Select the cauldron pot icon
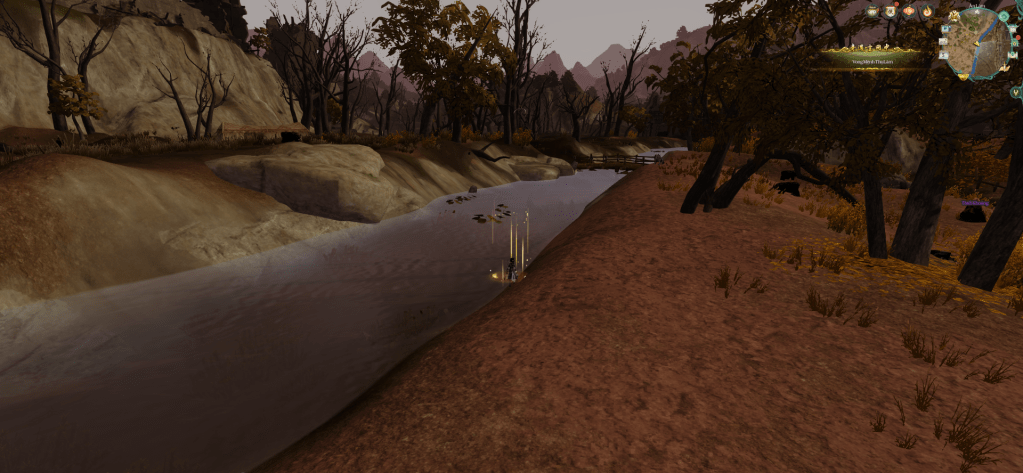Viewport: 1023px width, 473px height. (x=872, y=11)
